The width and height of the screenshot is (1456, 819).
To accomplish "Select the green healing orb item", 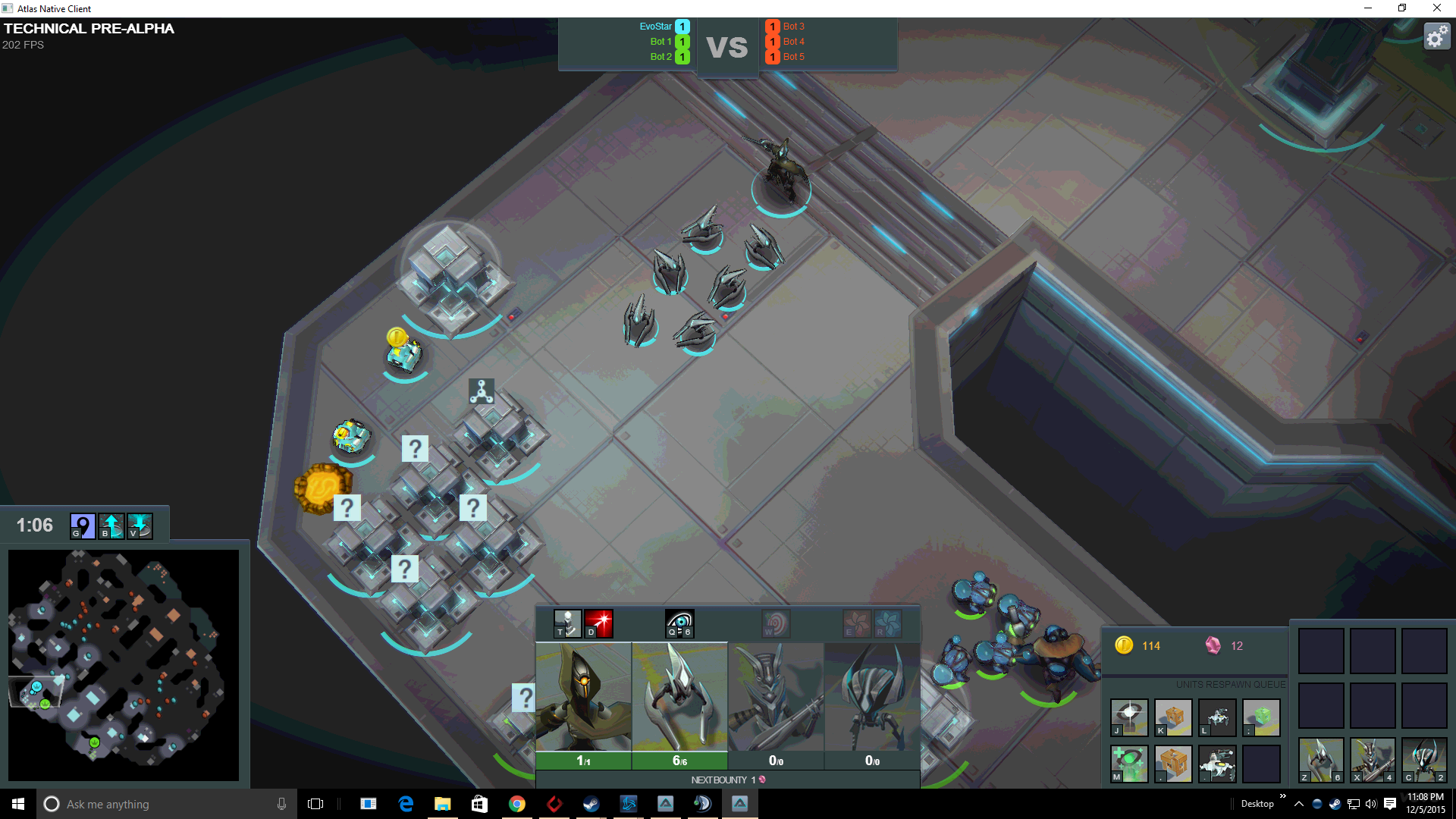I will point(1129,764).
